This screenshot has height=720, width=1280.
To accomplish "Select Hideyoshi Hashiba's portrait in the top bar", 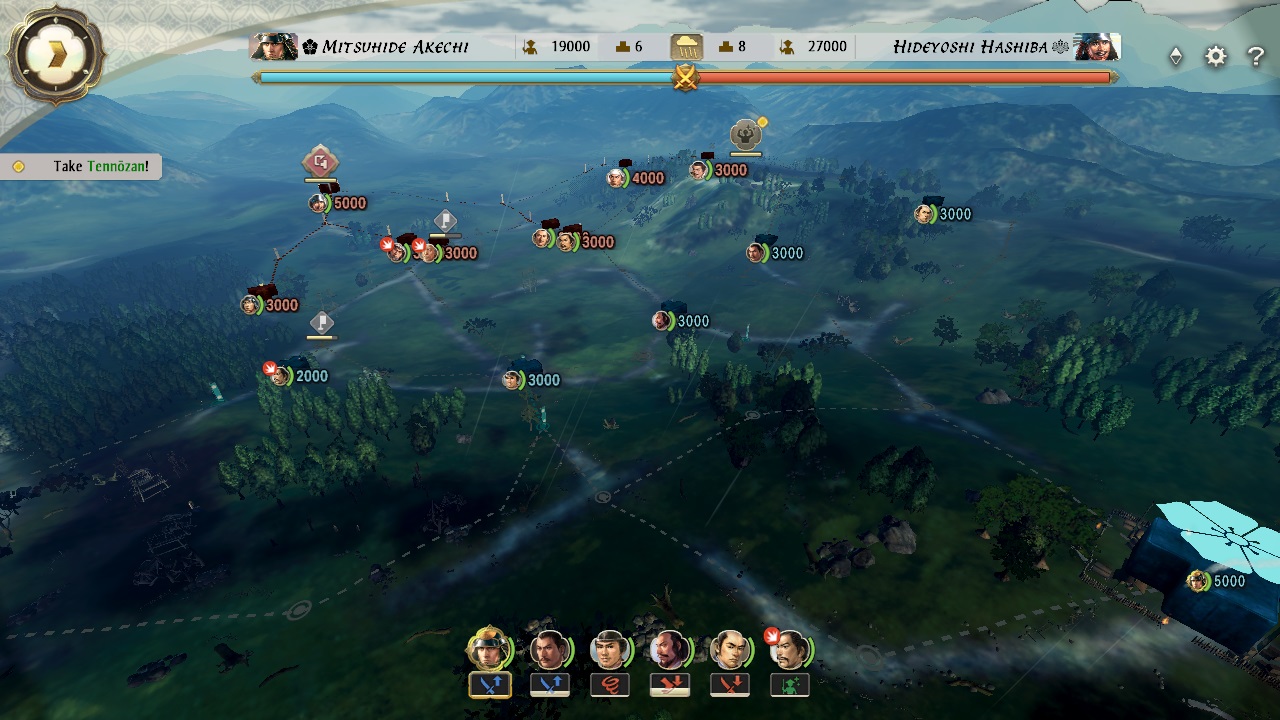I will [x=1097, y=46].
